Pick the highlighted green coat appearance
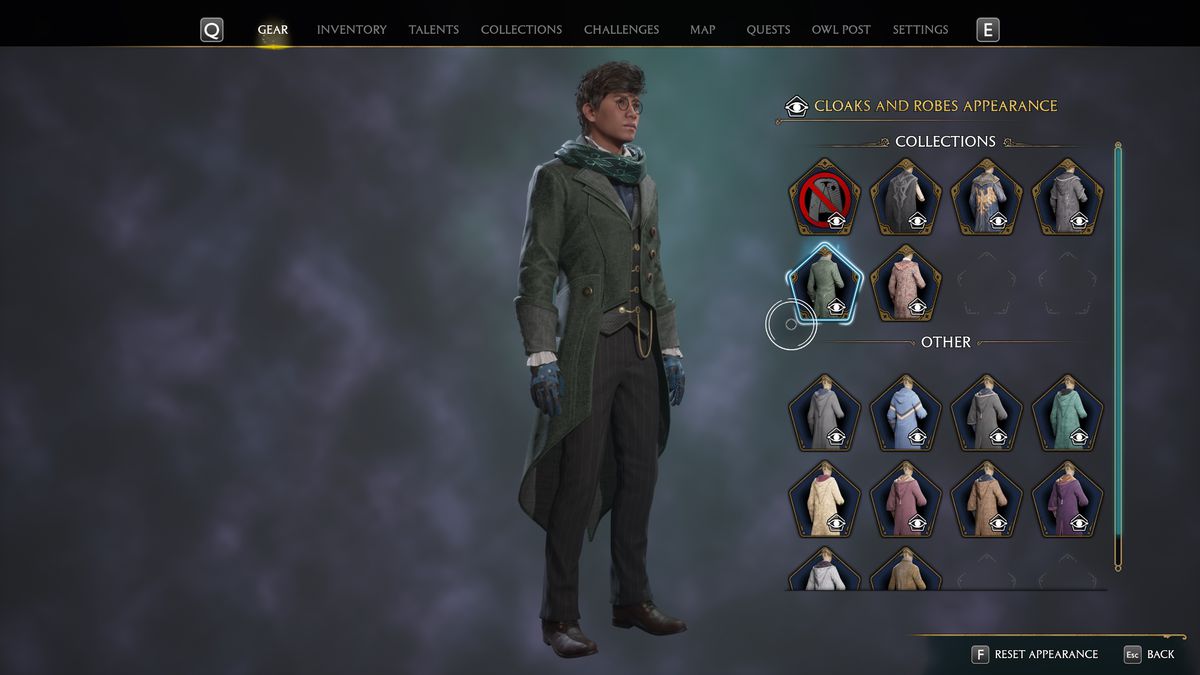This screenshot has height=675, width=1200. (x=824, y=282)
